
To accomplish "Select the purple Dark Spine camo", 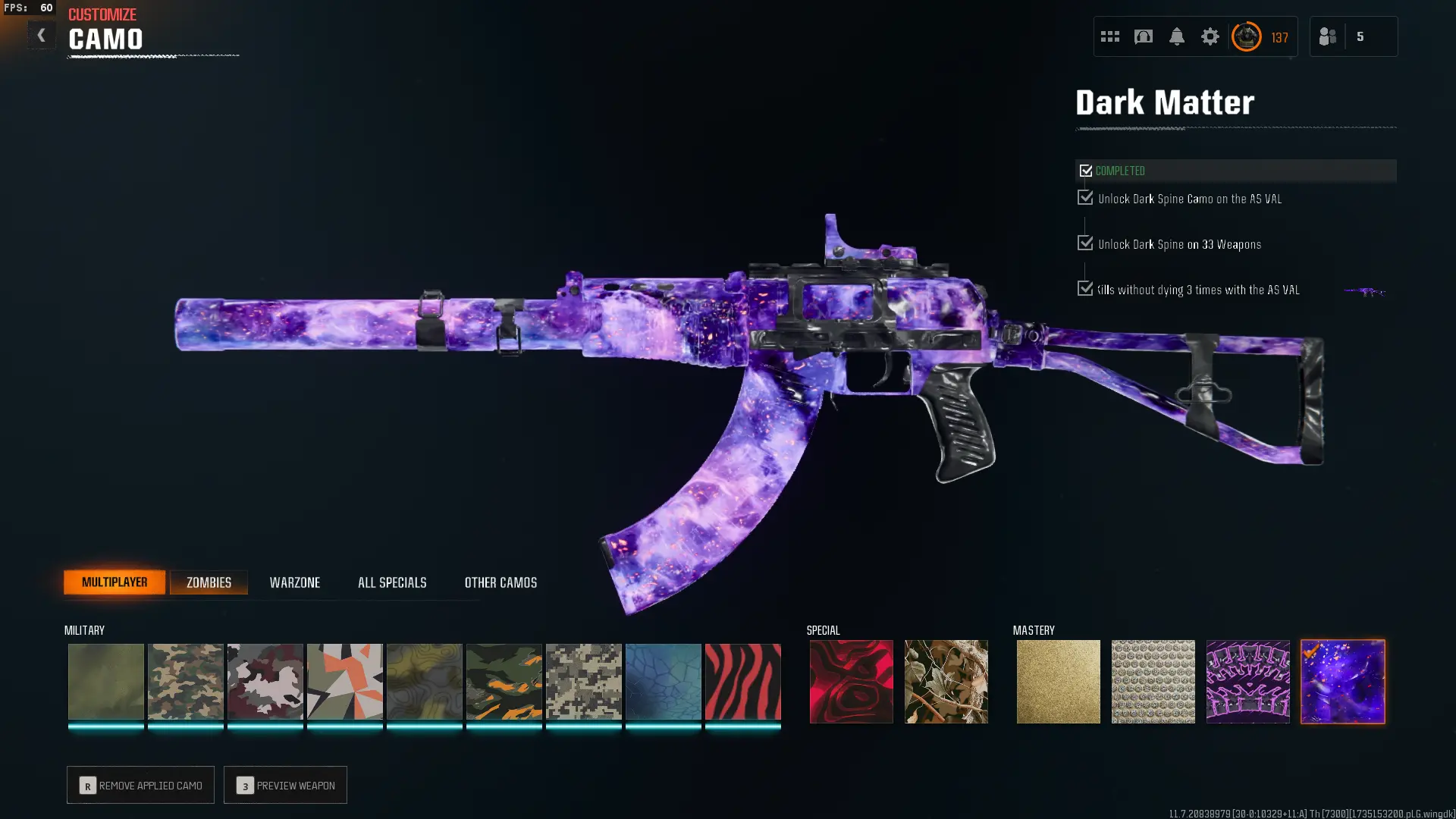I will click(1247, 681).
